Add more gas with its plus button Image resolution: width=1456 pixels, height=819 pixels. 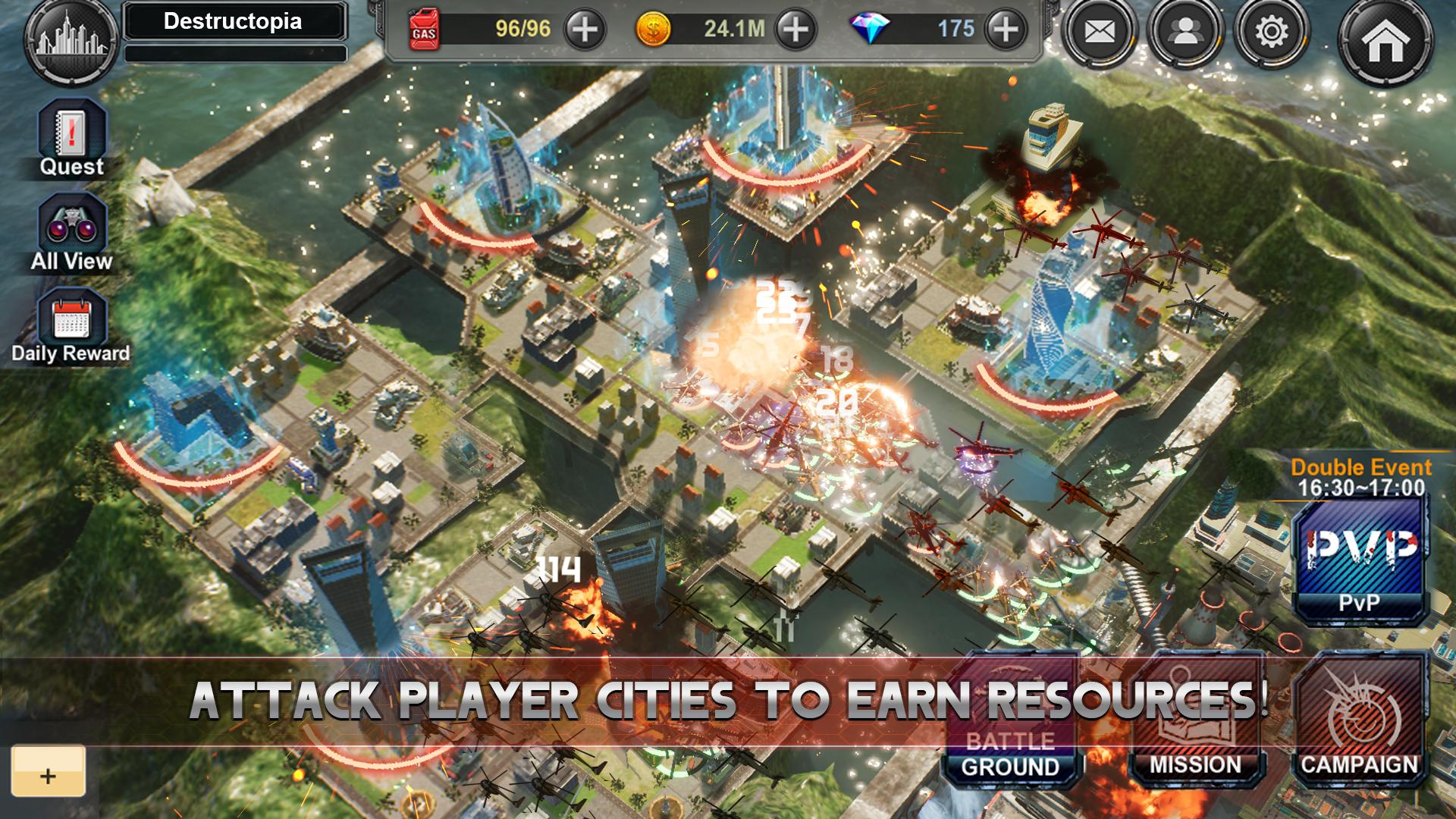pyautogui.click(x=585, y=30)
